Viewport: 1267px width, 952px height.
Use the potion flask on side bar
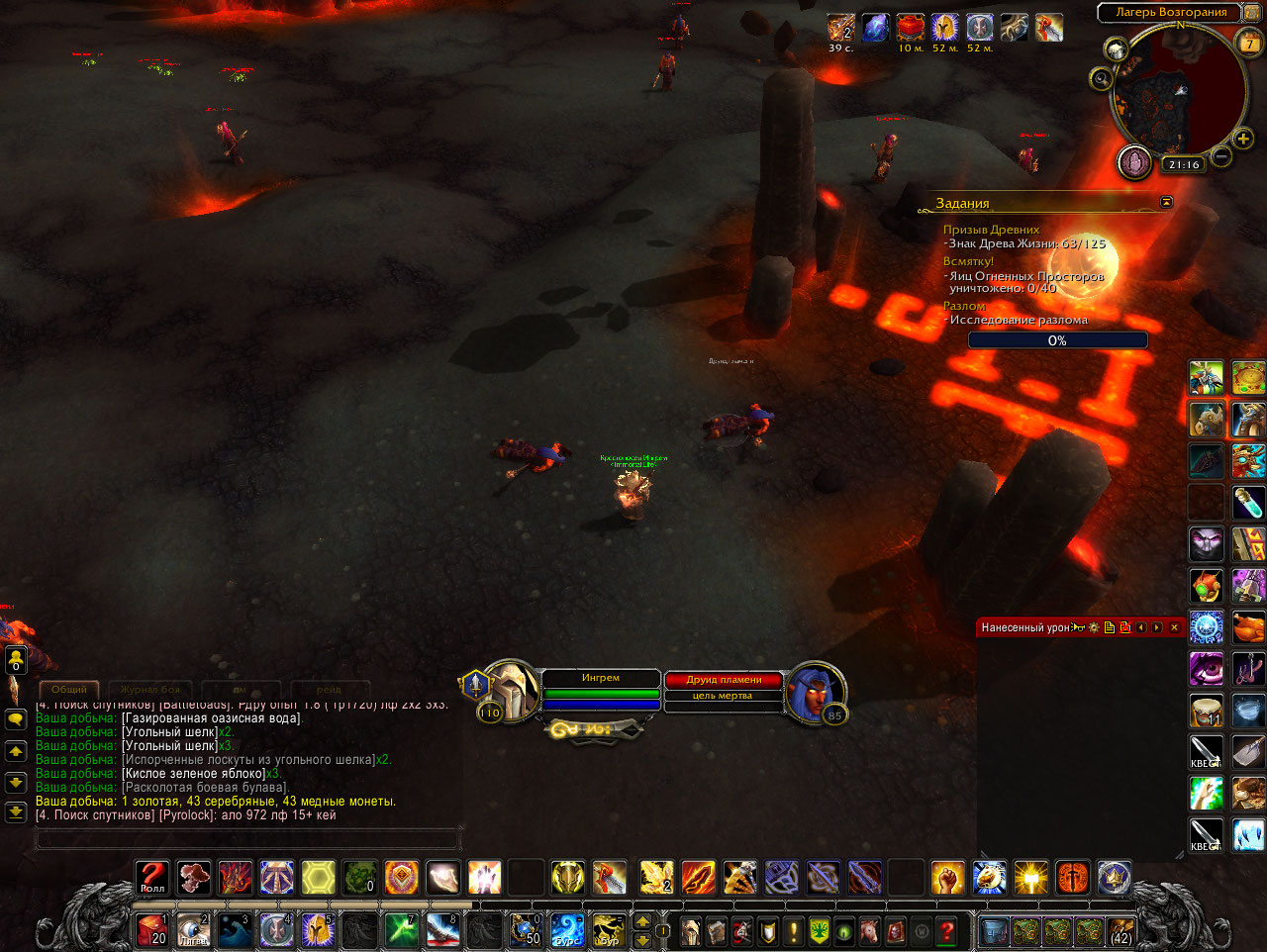point(1248,503)
